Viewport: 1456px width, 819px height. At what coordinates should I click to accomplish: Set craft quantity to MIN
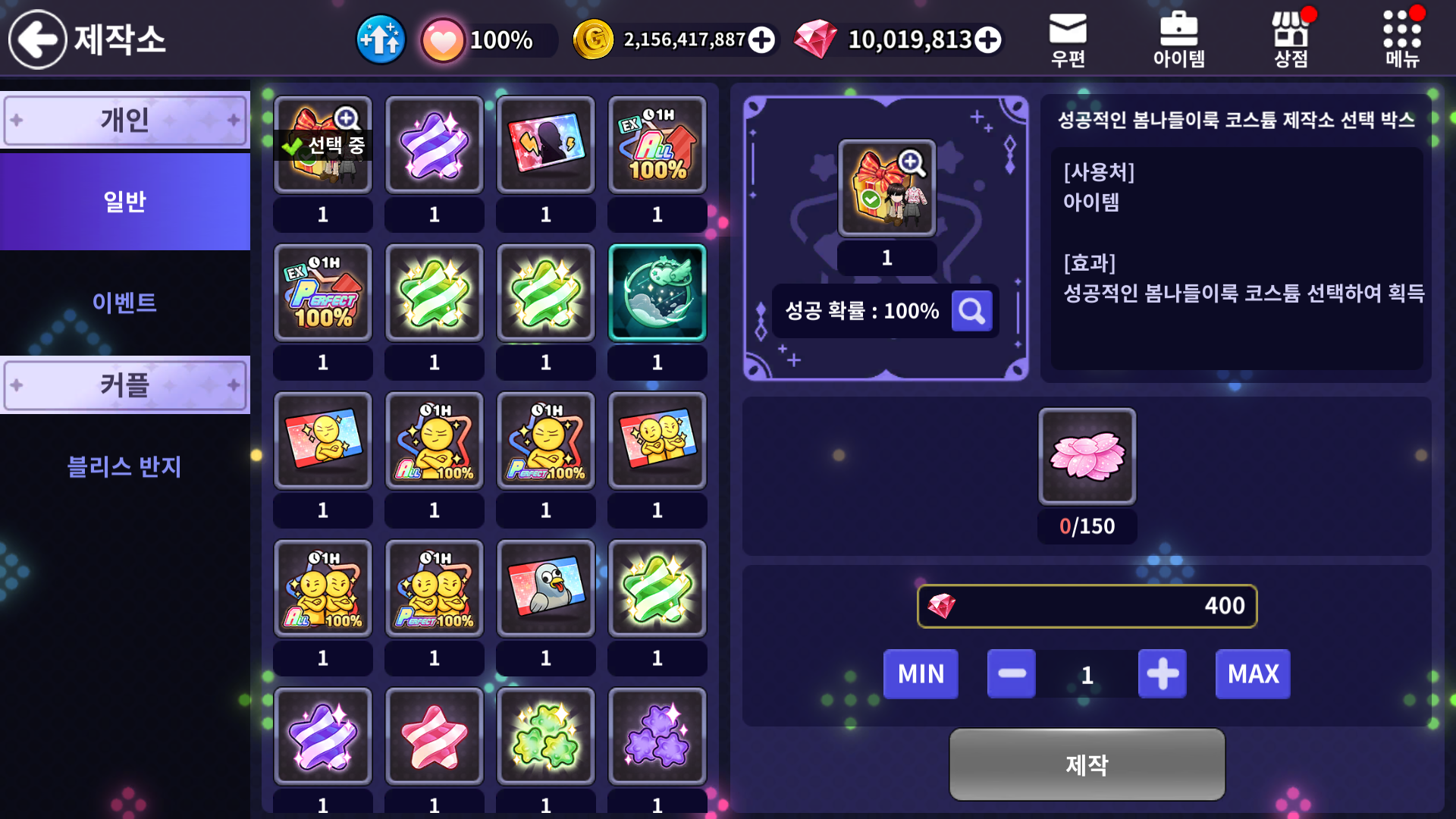[x=921, y=674]
